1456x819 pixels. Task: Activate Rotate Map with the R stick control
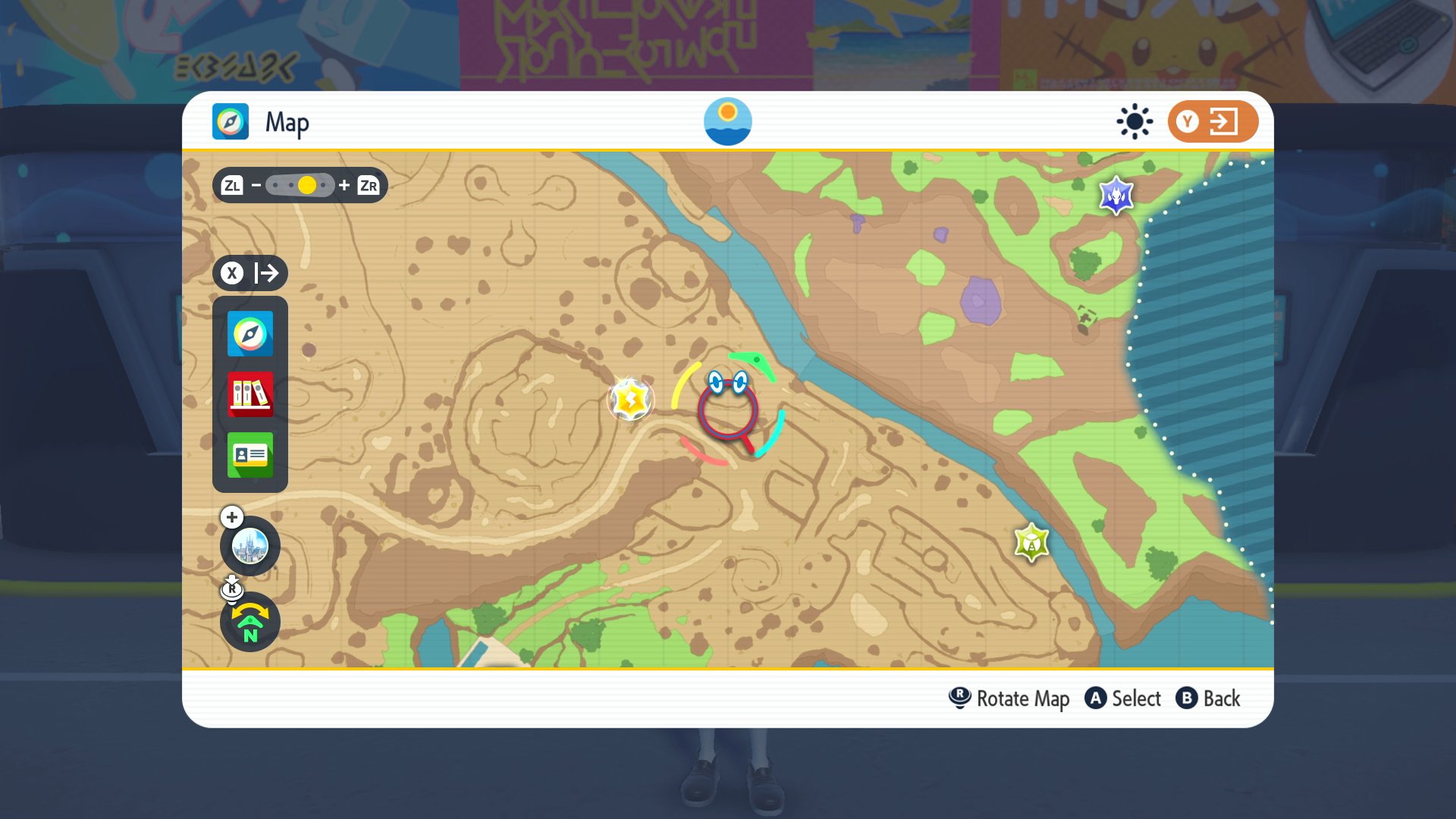(959, 698)
